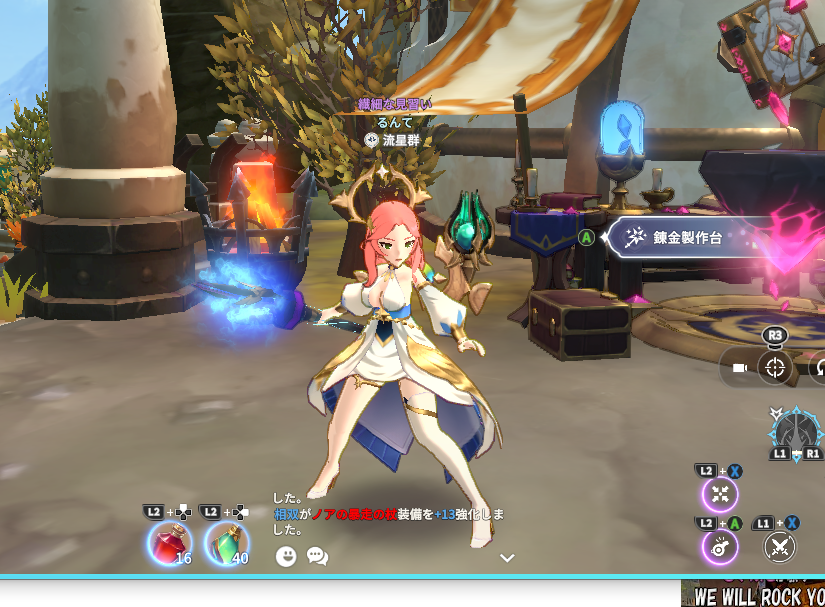
Task: Click the WE WILL ROCK YOU banner
Action: pyautogui.click(x=756, y=595)
